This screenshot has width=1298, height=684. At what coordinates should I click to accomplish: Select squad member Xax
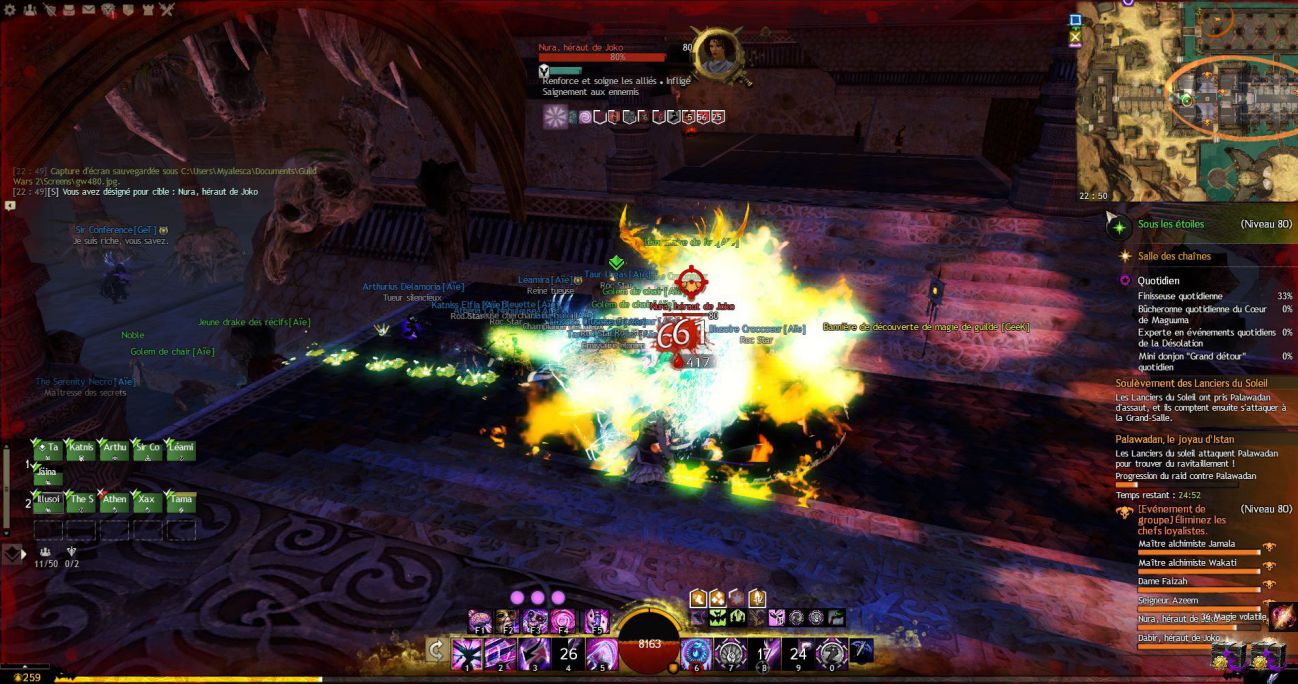[147, 500]
